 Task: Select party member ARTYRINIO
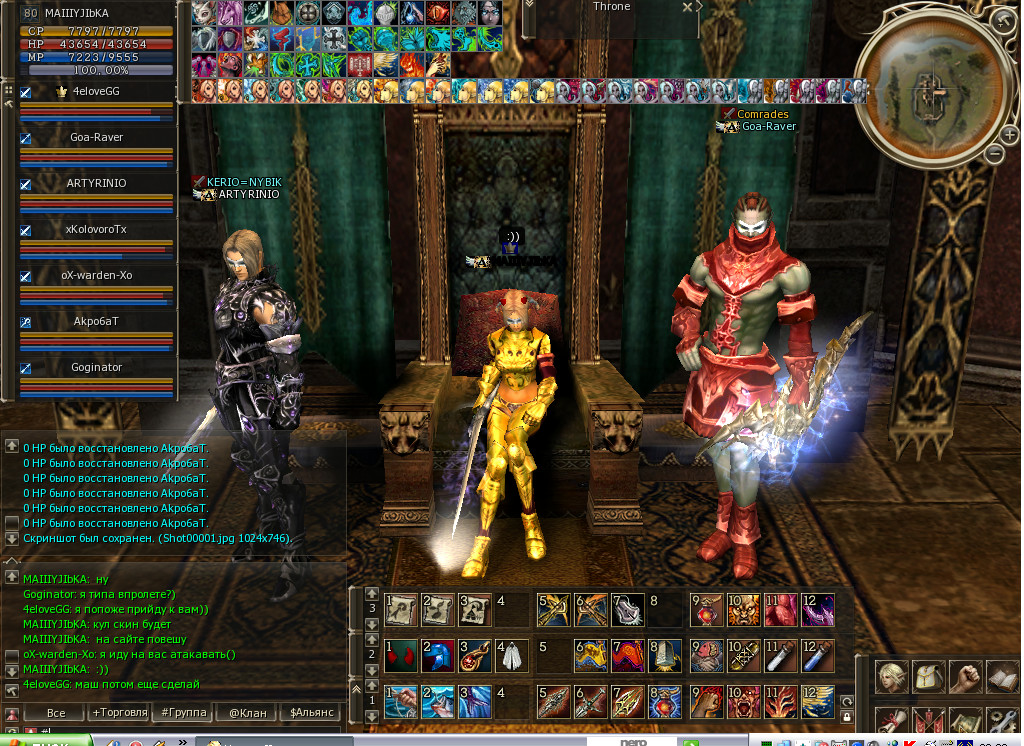[x=96, y=183]
